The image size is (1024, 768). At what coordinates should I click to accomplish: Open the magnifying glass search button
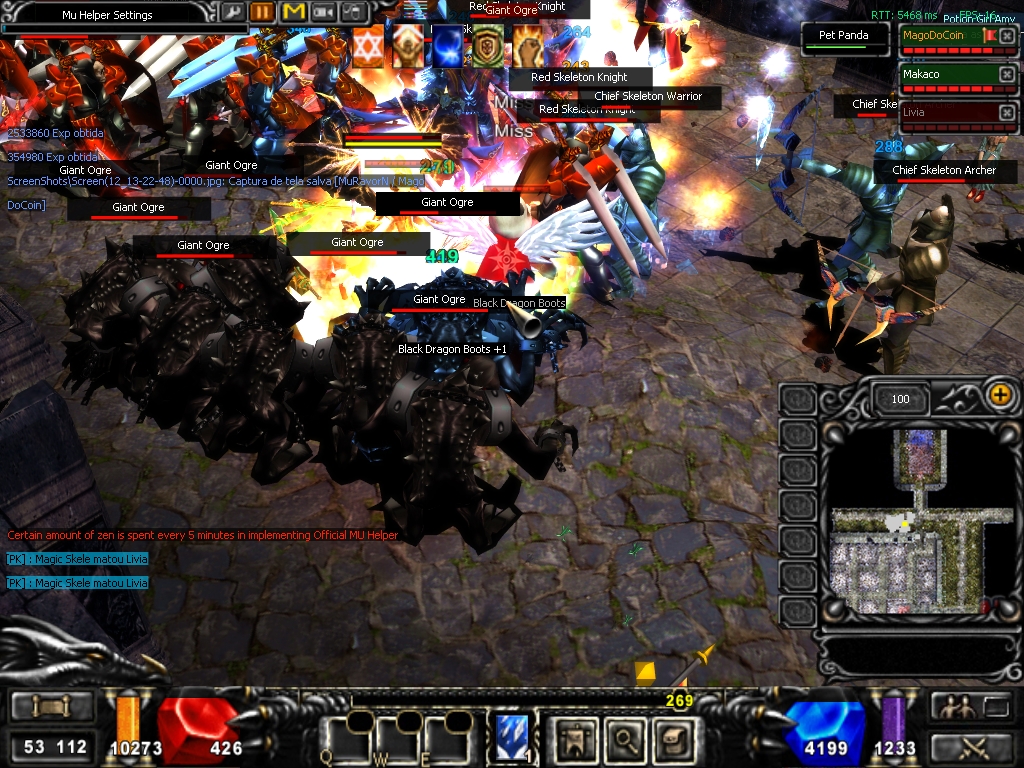click(x=626, y=739)
